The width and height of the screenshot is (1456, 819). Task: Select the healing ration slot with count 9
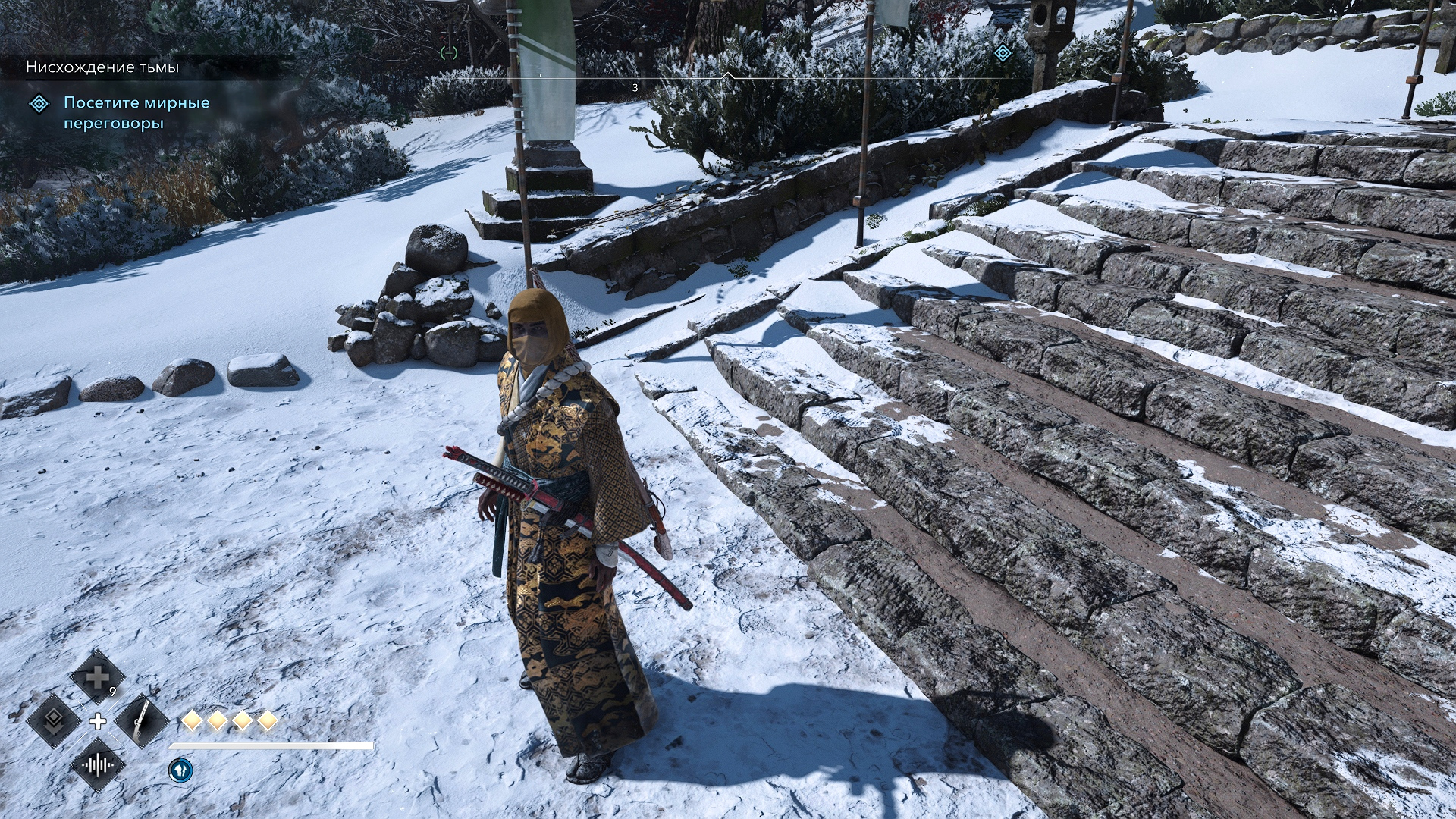[x=97, y=676]
